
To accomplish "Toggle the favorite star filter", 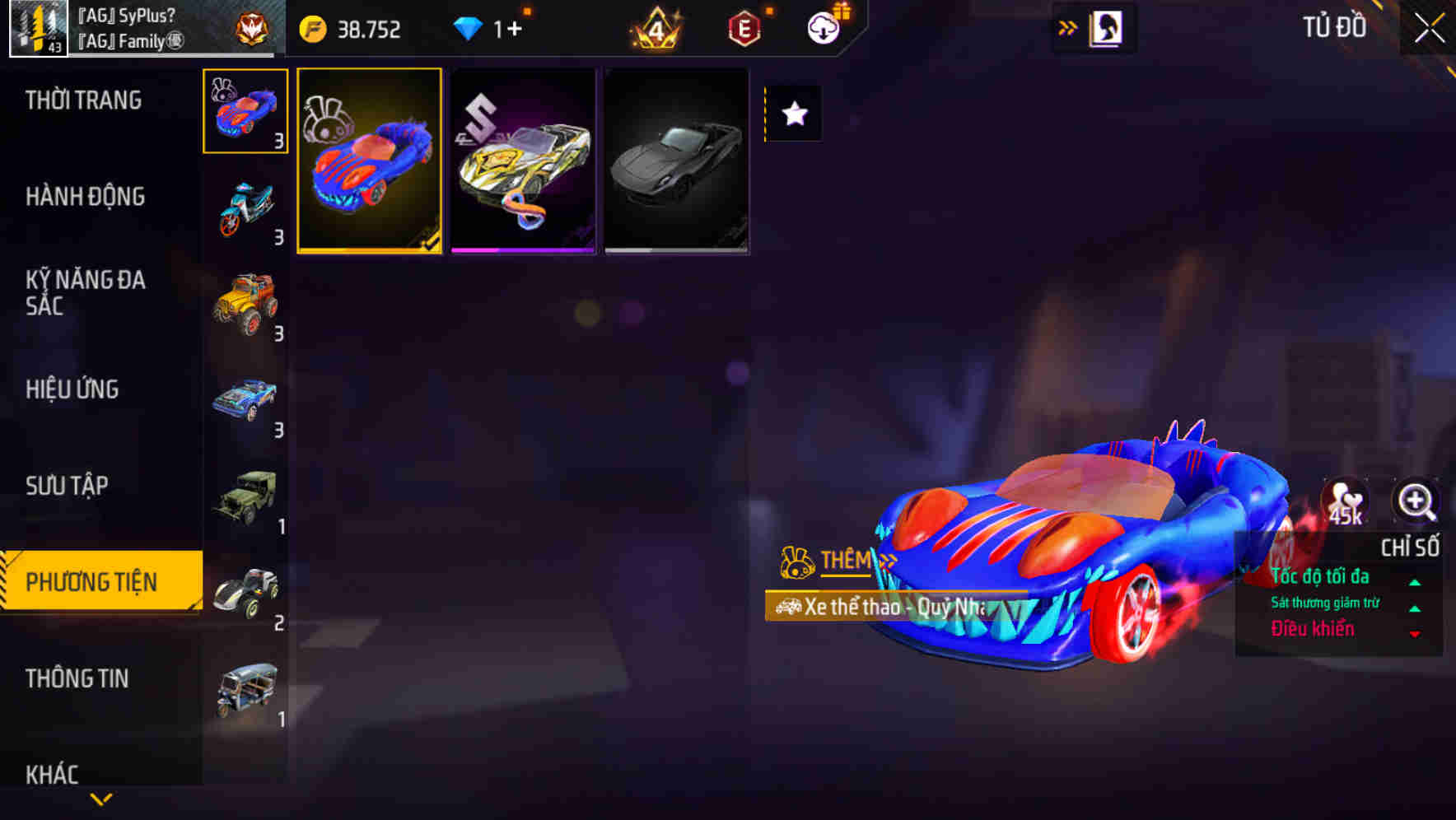I will pyautogui.click(x=793, y=114).
